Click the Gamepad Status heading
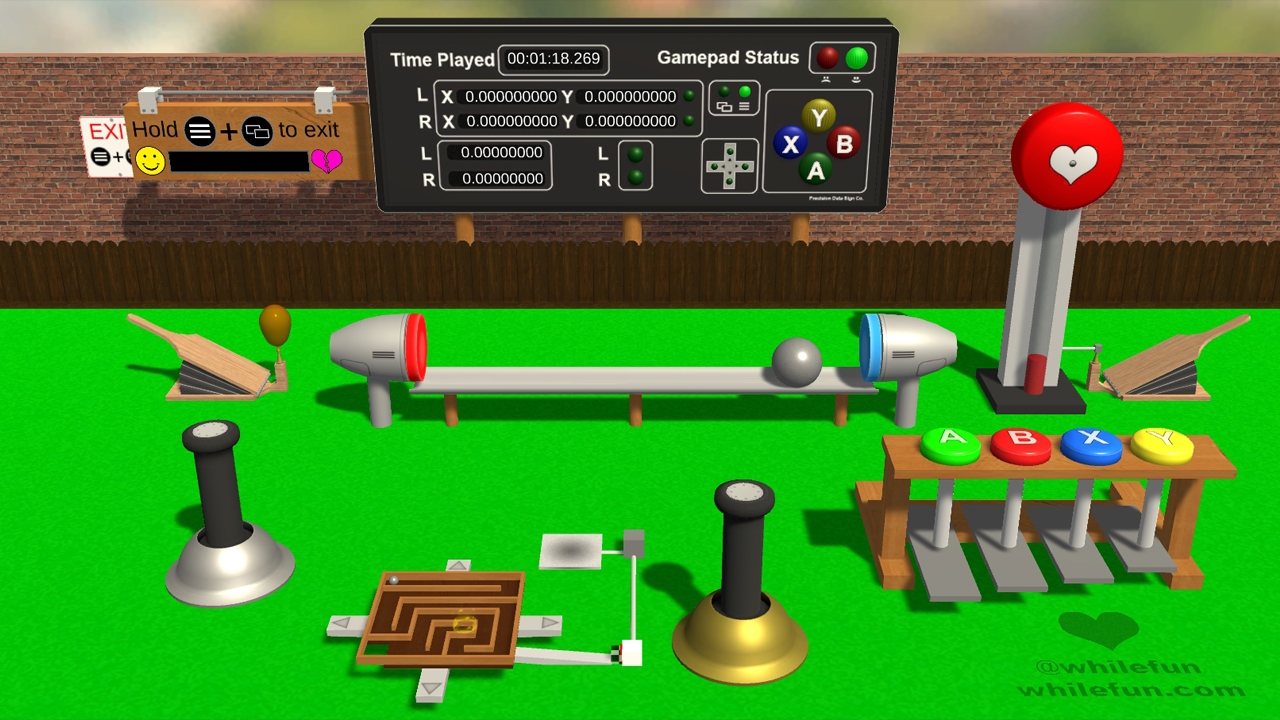1280x720 pixels. point(727,57)
